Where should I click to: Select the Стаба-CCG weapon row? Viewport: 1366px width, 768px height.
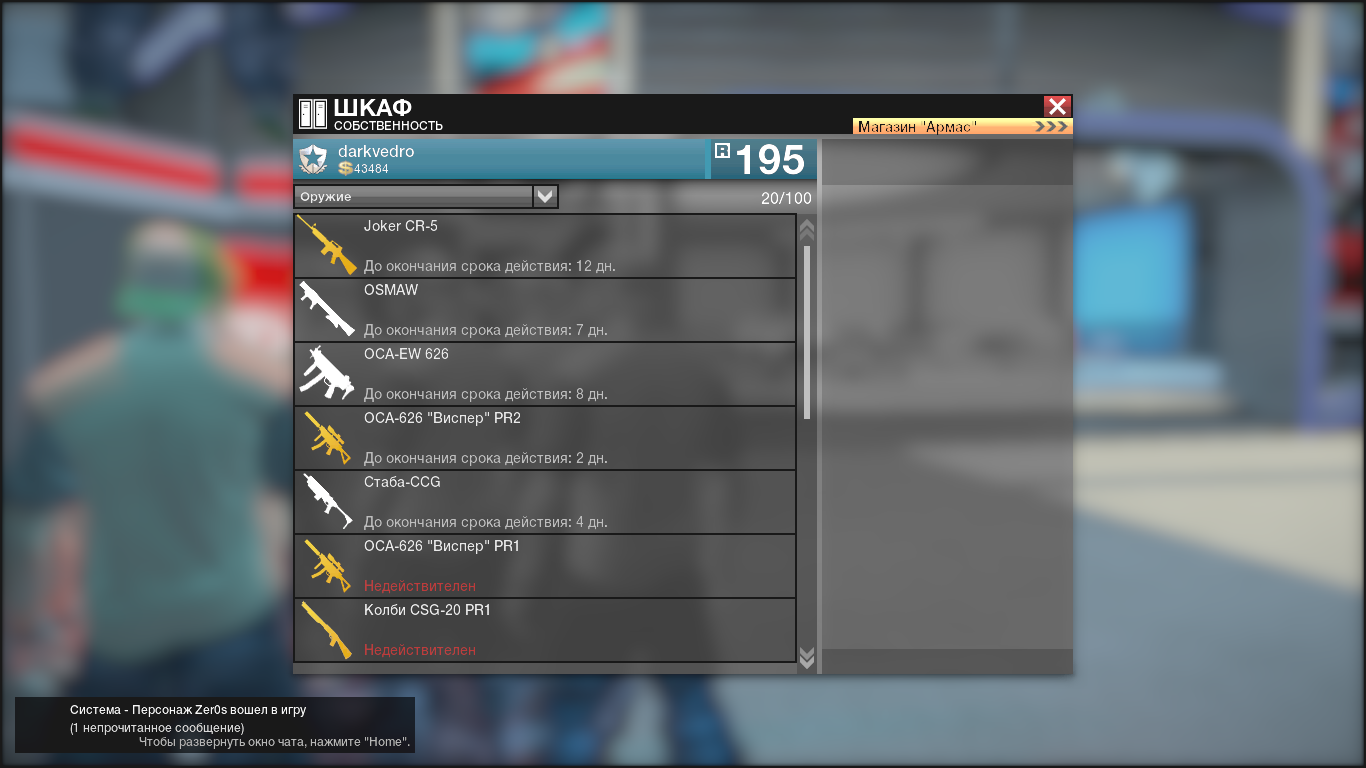coord(545,502)
